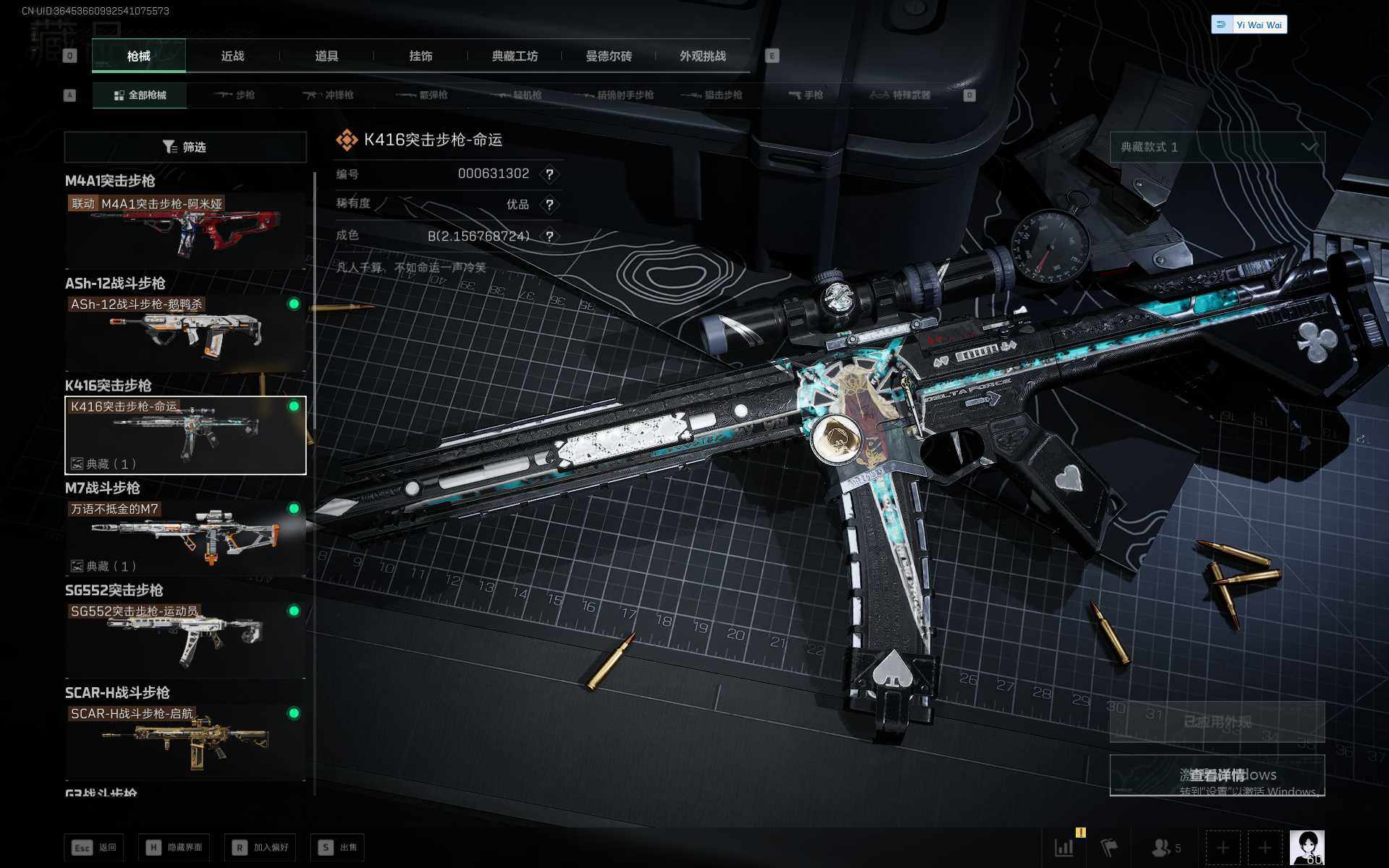The width and height of the screenshot is (1389, 868).
Task: Select the M4A1突击步枪-阿米娅 skin
Action: (185, 231)
